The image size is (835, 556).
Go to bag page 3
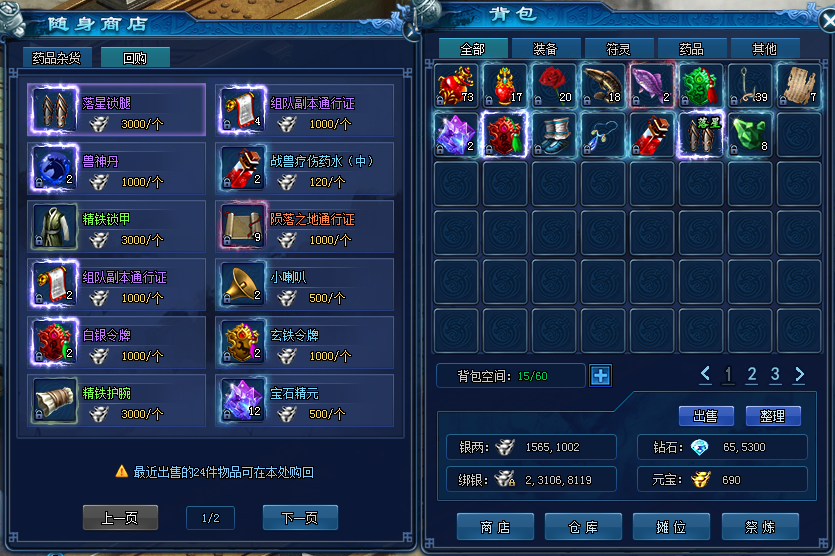[775, 375]
